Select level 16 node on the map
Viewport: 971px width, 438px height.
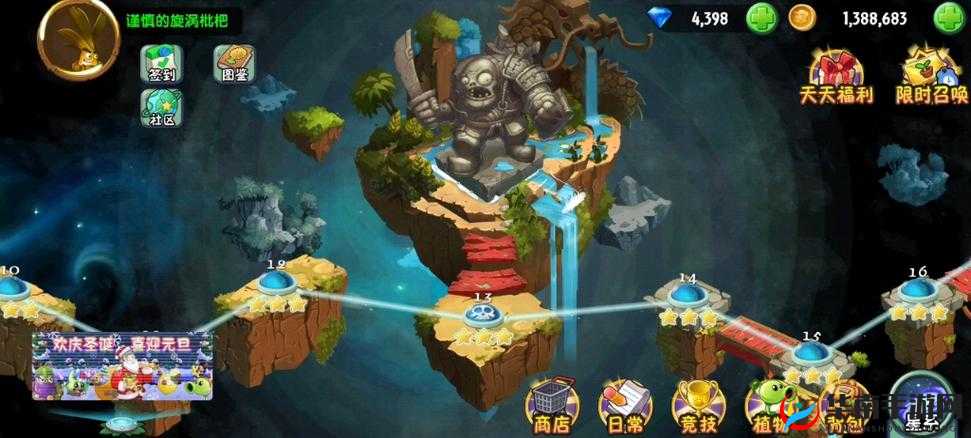tap(916, 290)
